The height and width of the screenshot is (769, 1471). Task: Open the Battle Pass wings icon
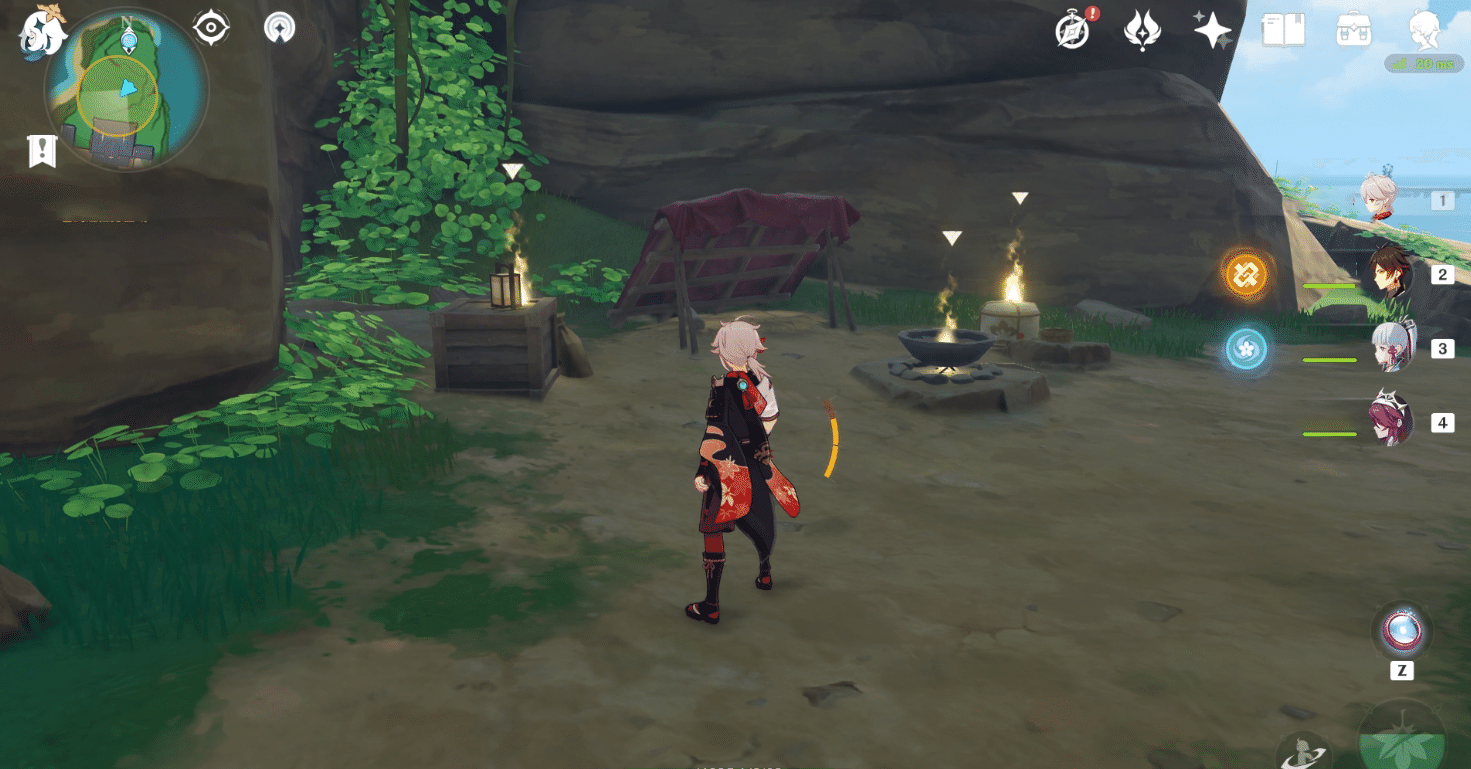click(x=1142, y=30)
